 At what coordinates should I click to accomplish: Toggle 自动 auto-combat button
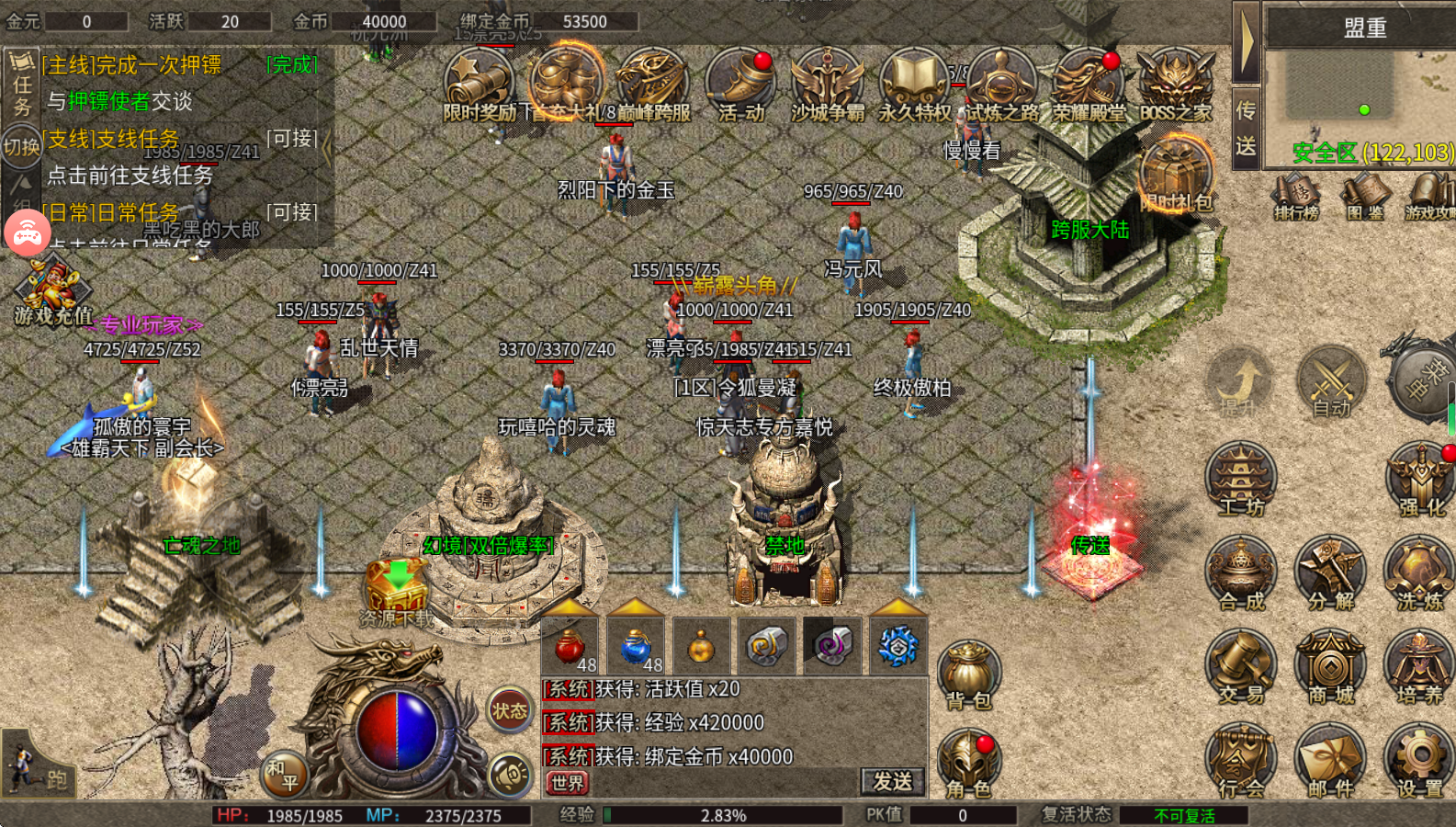pos(1331,380)
